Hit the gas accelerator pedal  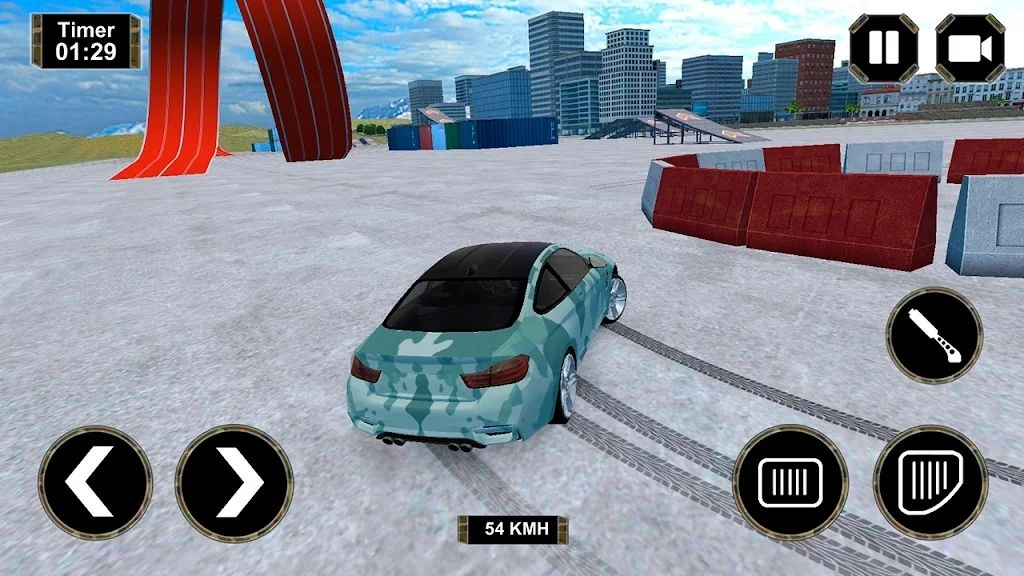[x=930, y=483]
